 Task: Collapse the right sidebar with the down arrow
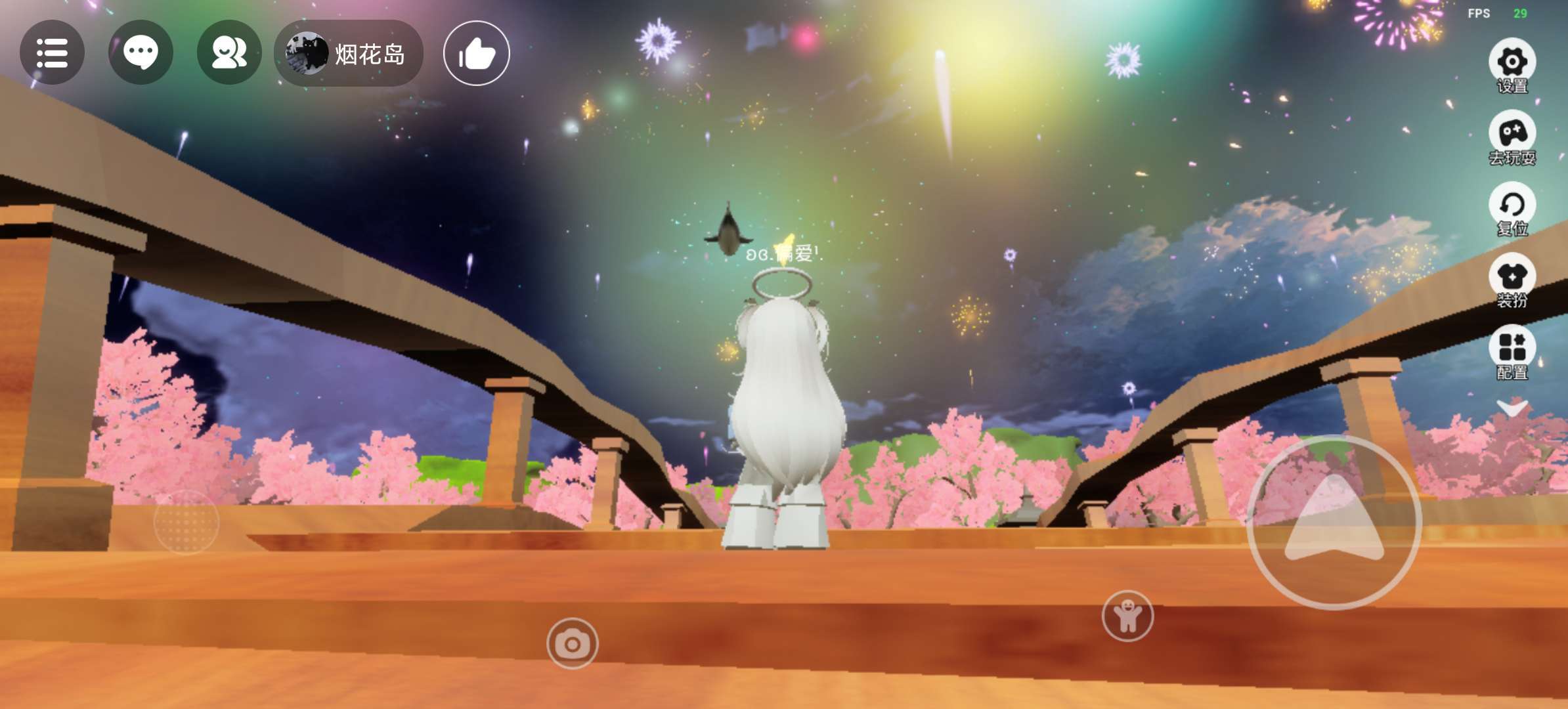coord(1512,409)
